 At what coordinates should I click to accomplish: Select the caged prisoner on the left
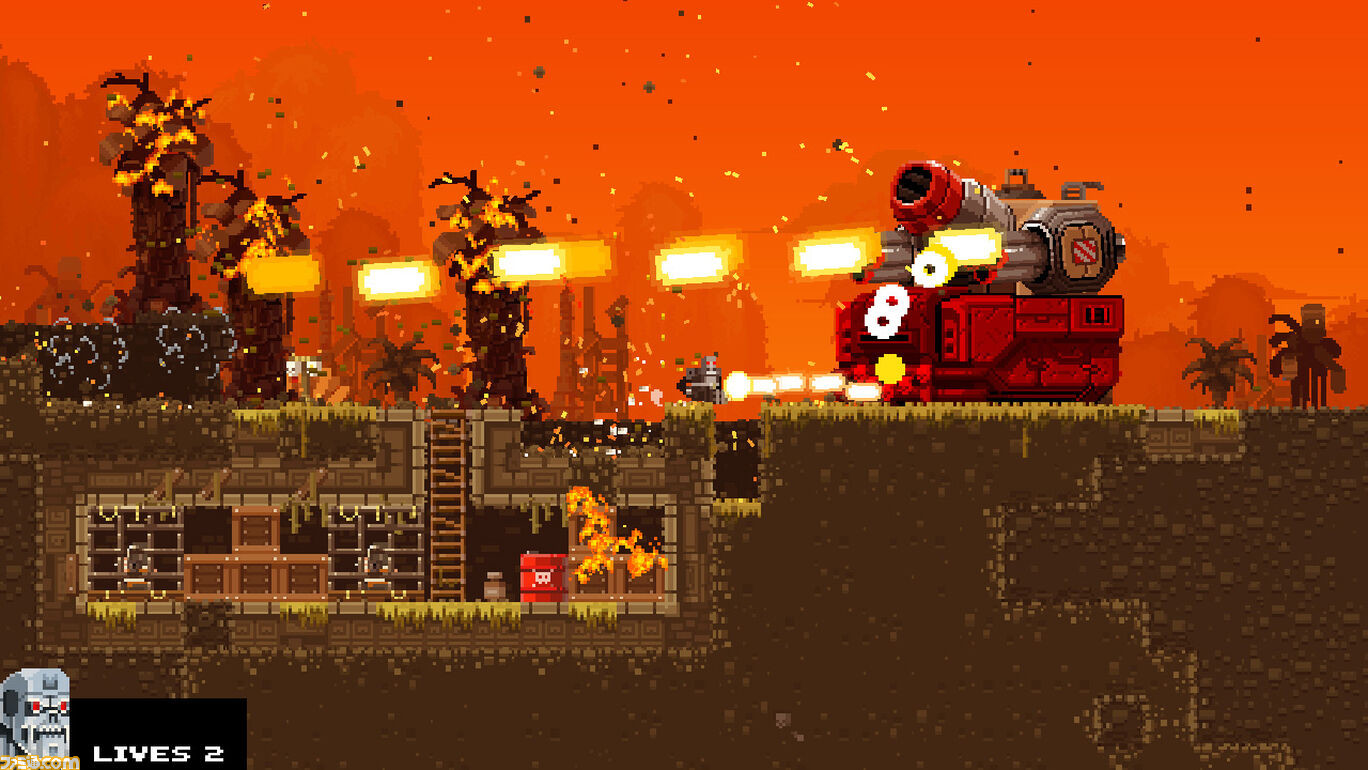tap(136, 560)
